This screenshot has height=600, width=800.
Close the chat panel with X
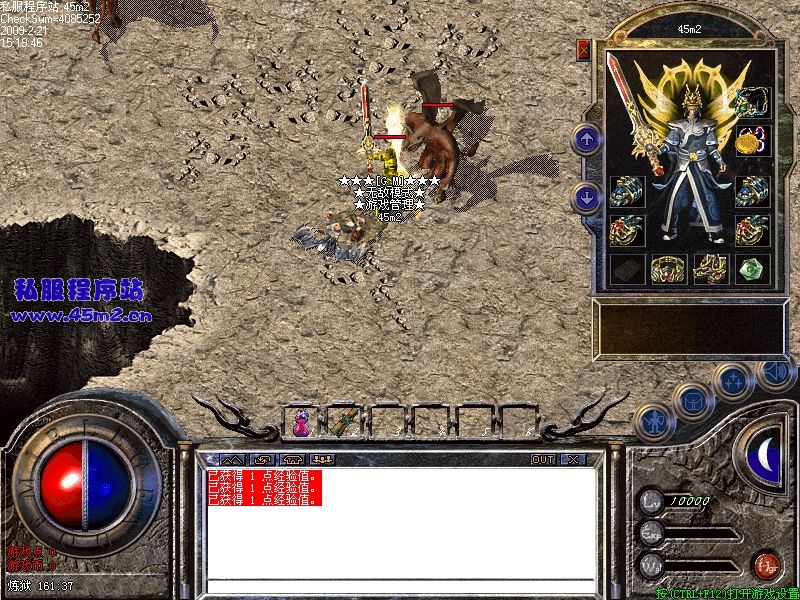point(572,460)
